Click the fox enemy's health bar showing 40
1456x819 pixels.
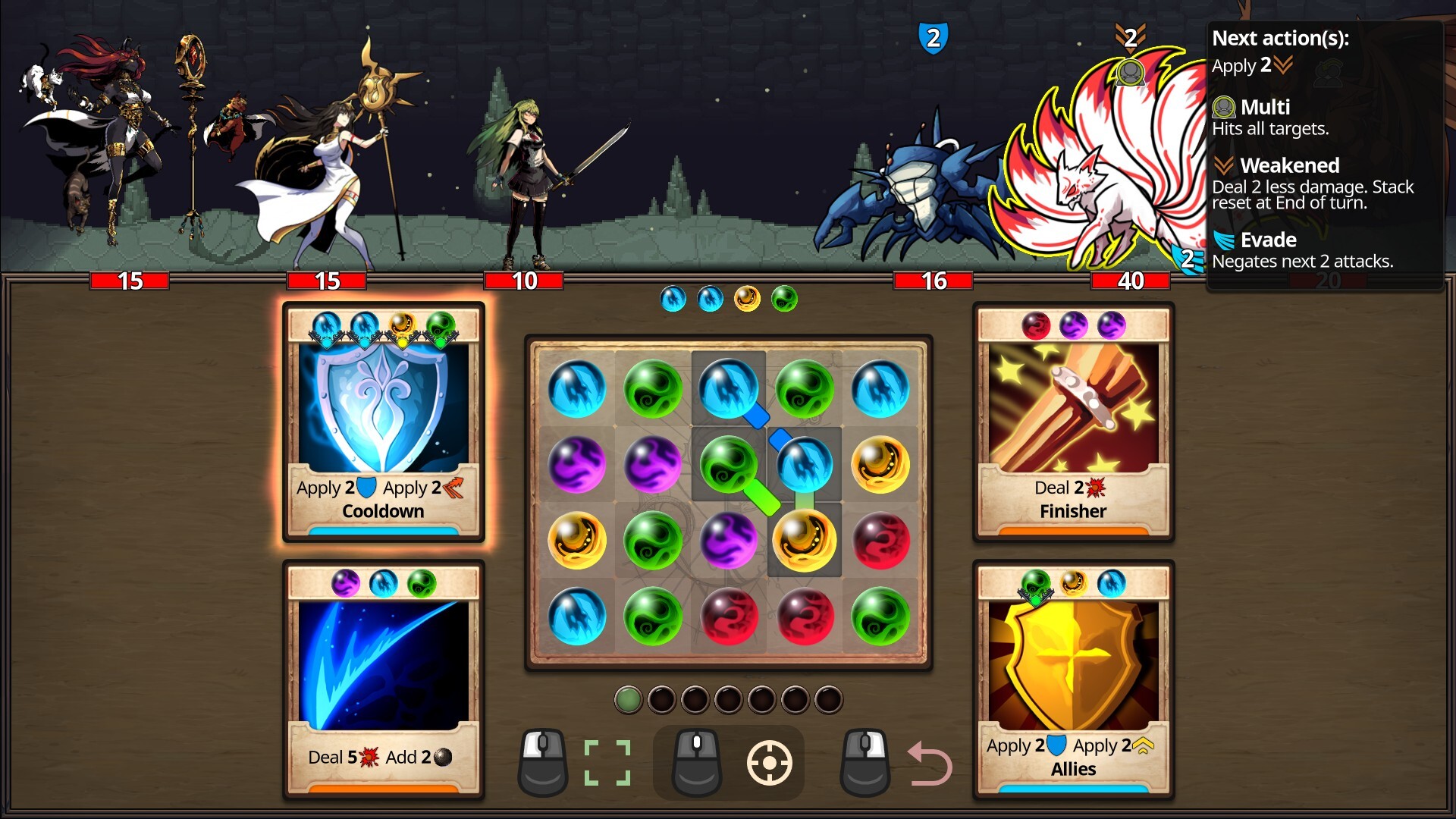point(1131,280)
